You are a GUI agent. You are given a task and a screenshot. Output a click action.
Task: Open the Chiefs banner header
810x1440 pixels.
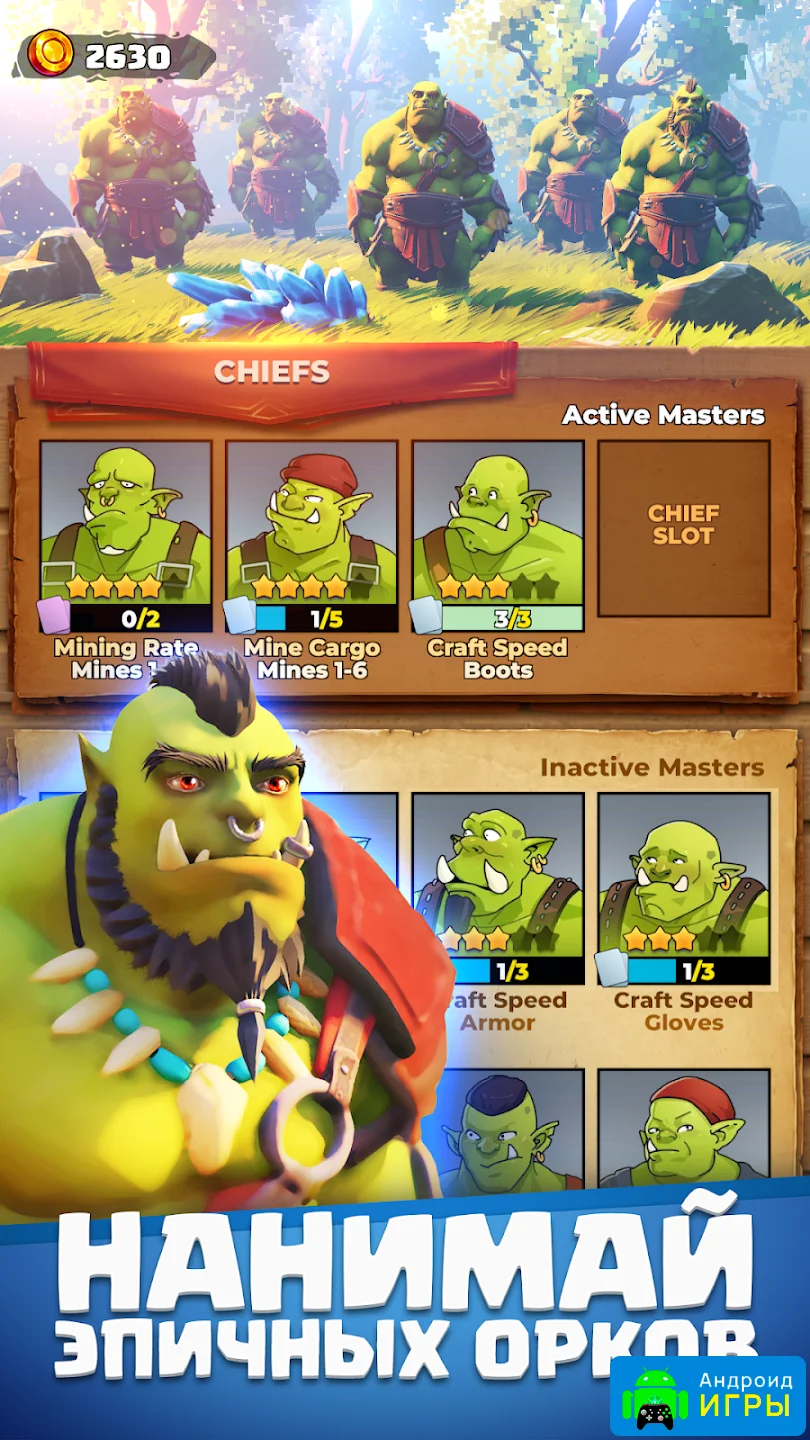pos(272,372)
